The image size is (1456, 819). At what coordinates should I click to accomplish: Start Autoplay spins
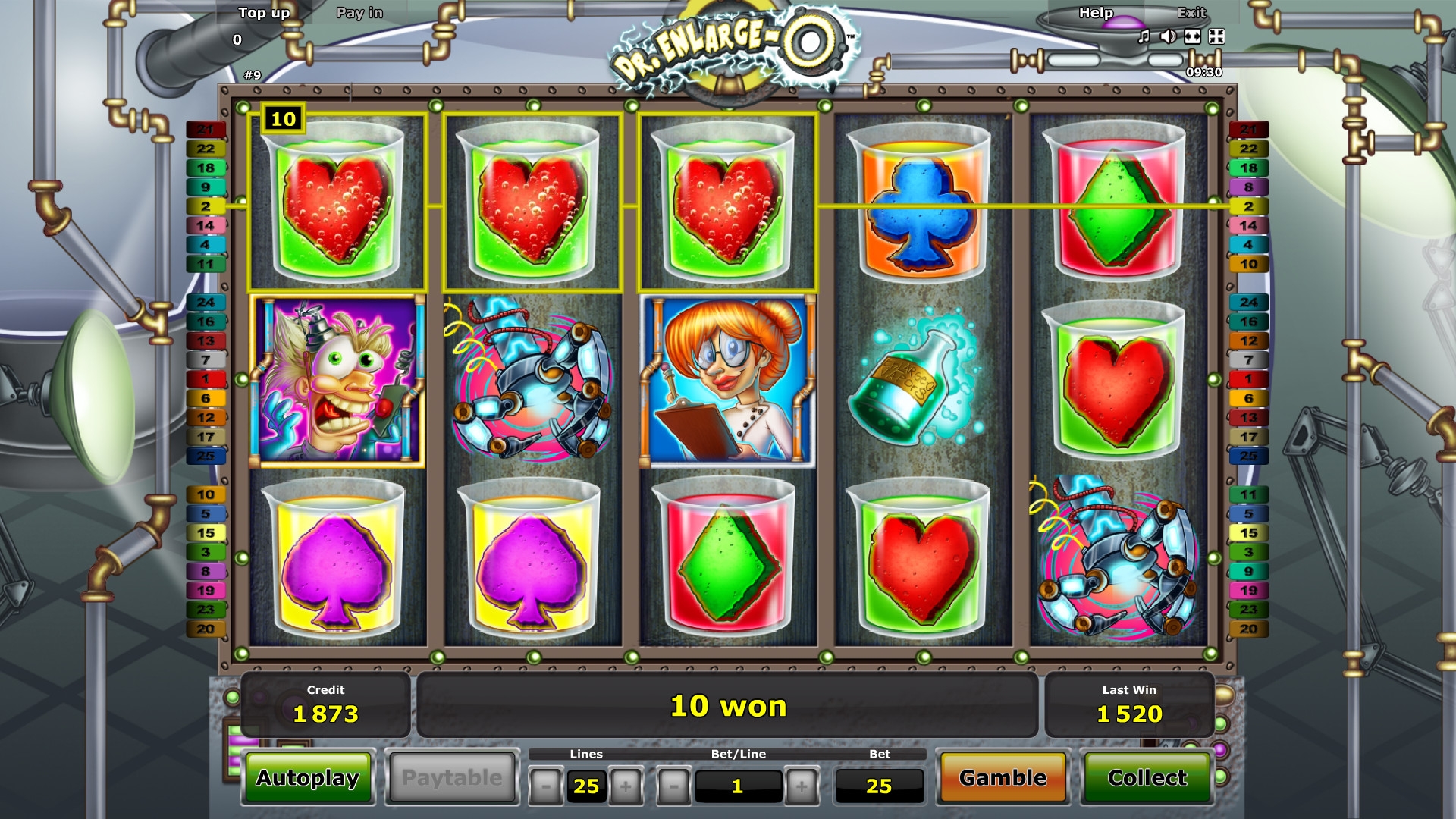307,778
